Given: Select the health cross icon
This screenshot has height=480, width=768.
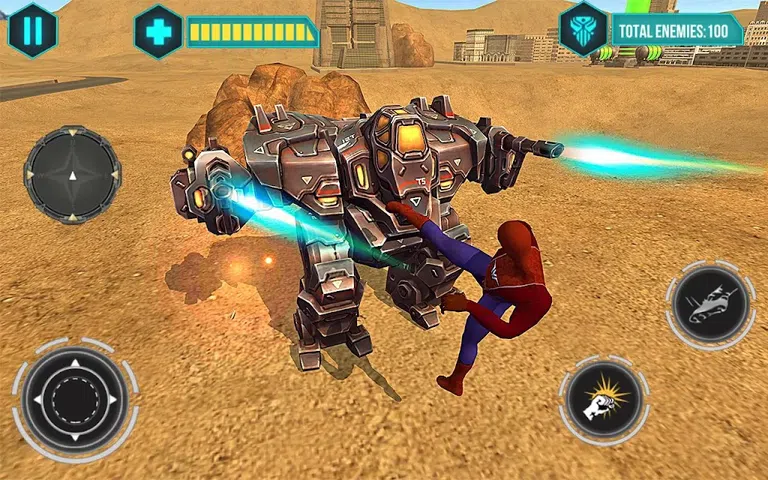Looking at the screenshot, I should 158,31.
